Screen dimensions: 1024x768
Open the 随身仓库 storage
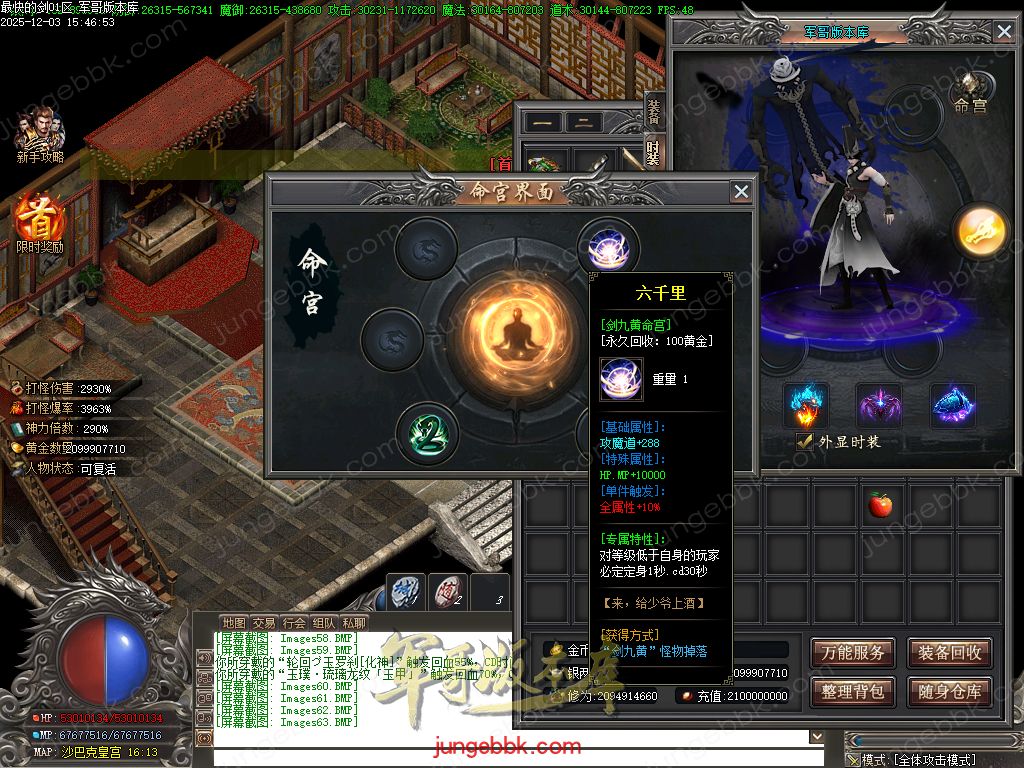pos(949,691)
